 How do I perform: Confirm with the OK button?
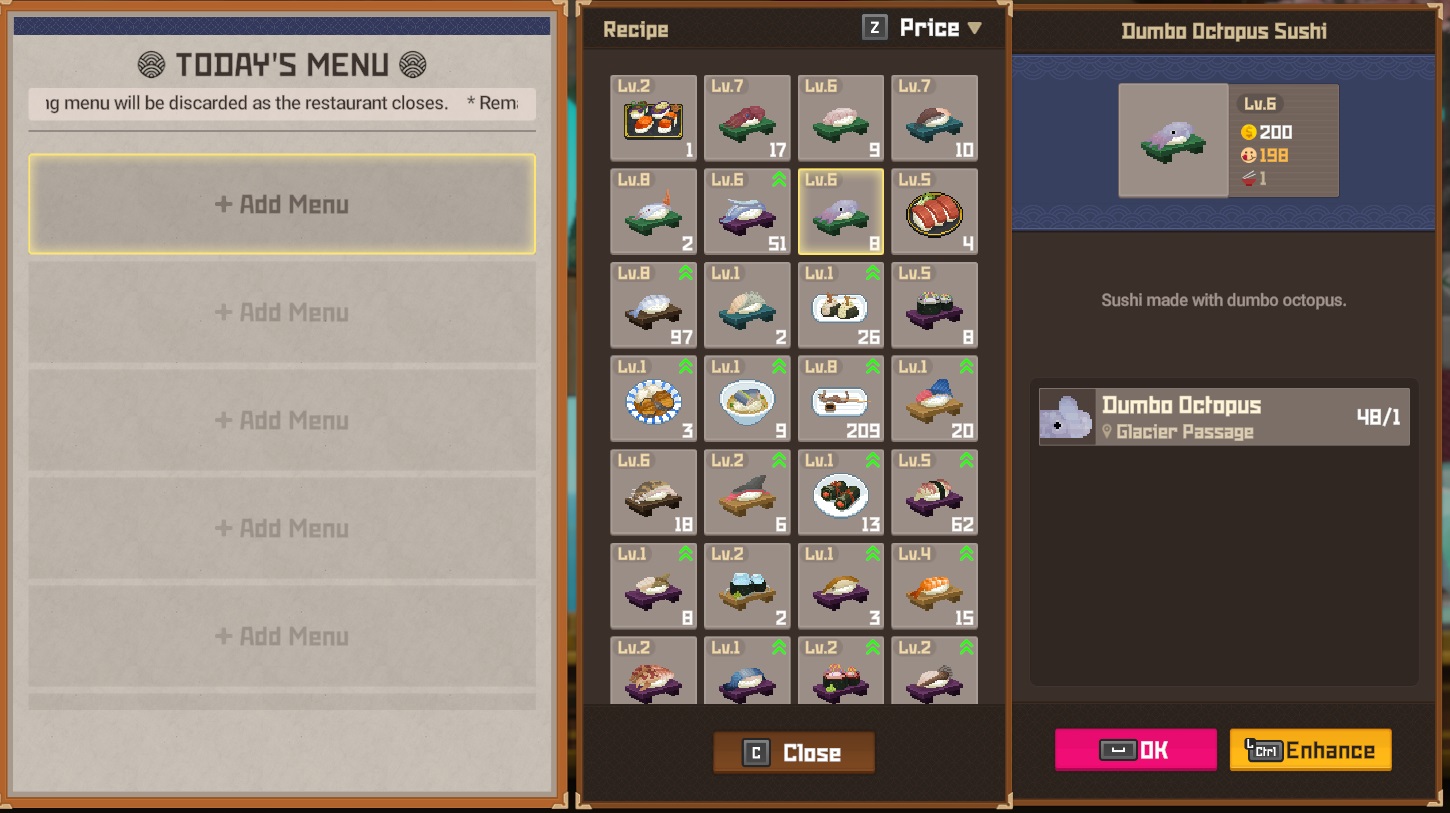click(1136, 749)
